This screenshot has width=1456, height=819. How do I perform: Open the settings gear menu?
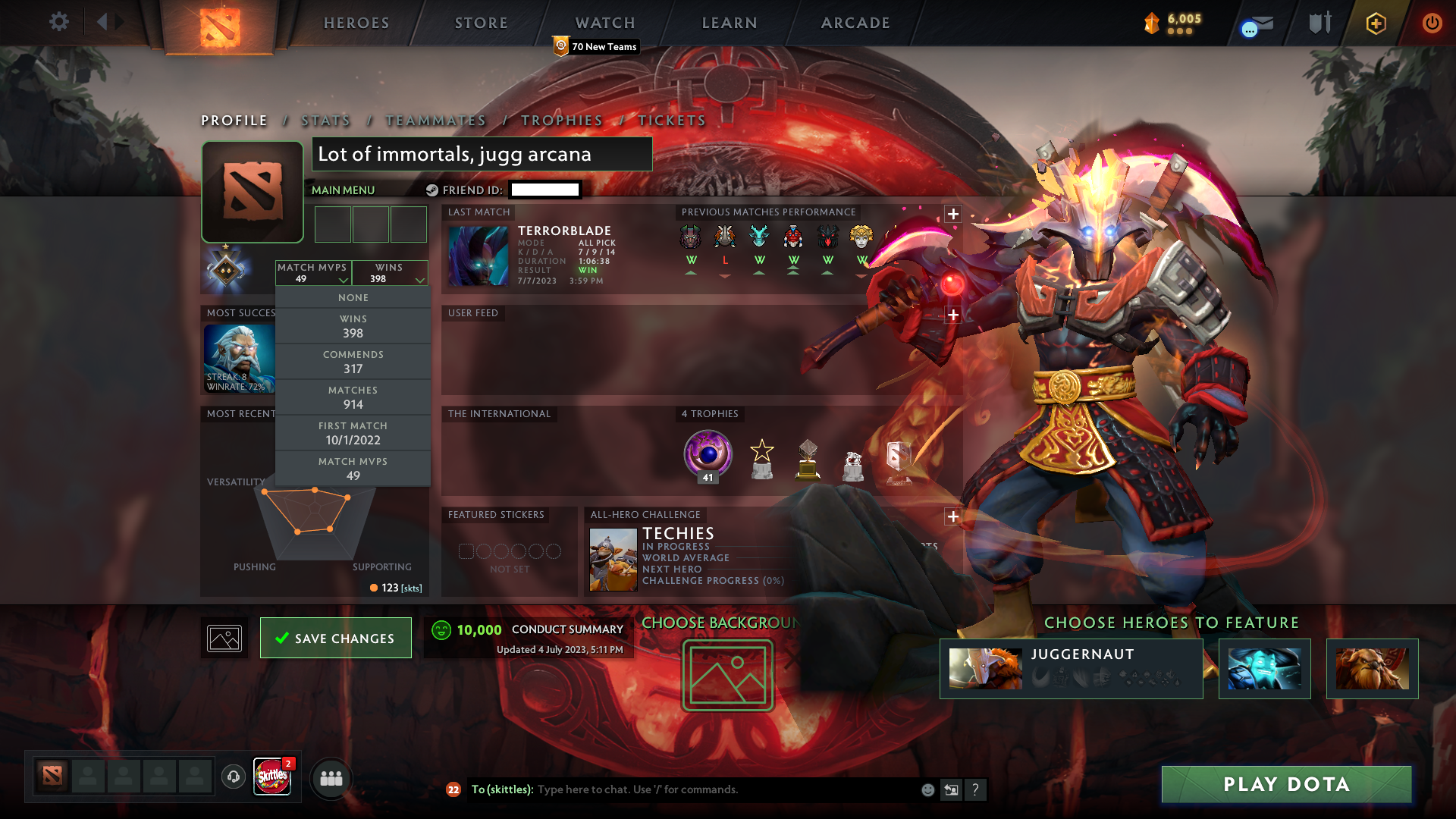point(59,23)
